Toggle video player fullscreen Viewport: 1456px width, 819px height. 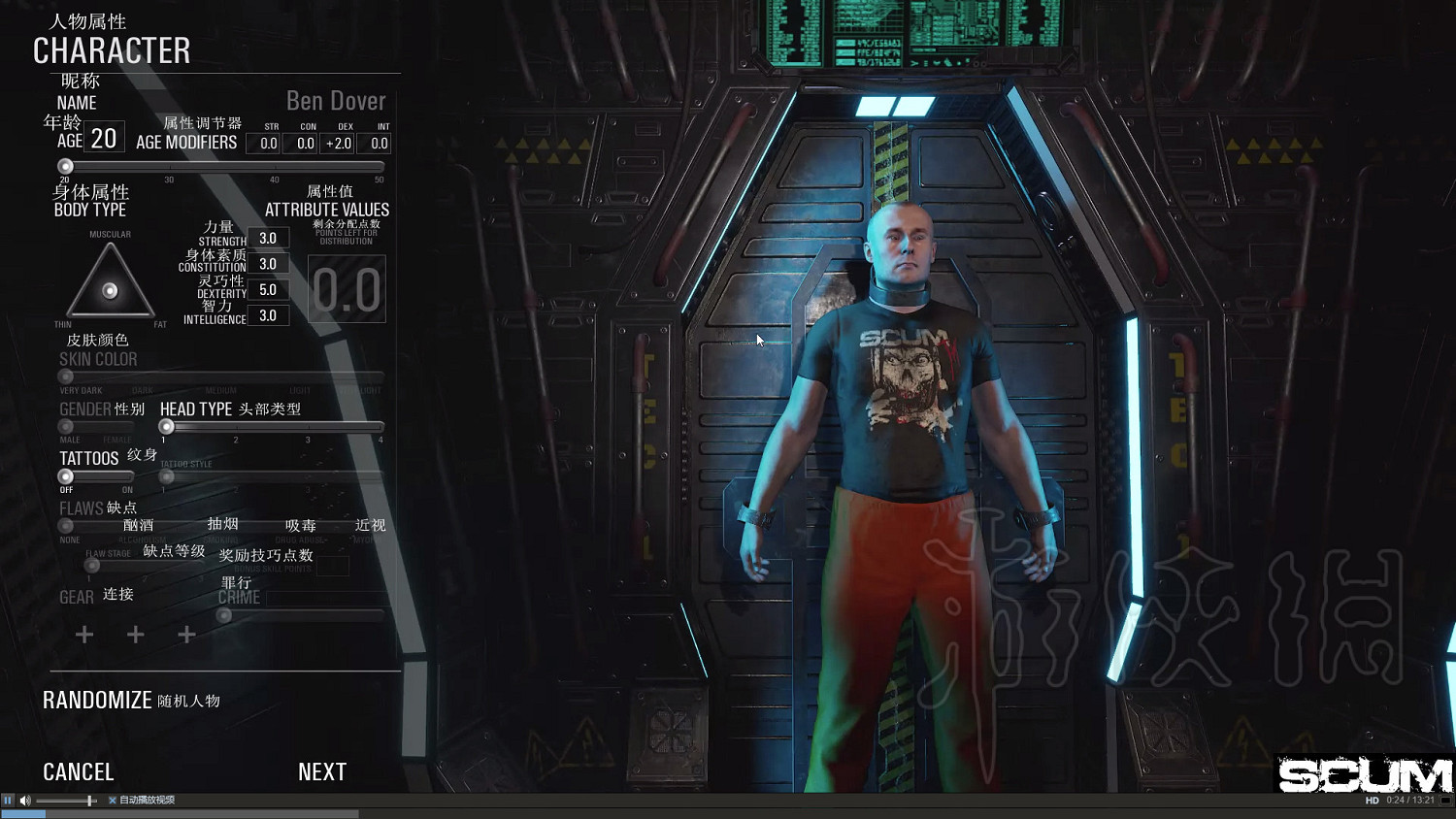click(1446, 801)
